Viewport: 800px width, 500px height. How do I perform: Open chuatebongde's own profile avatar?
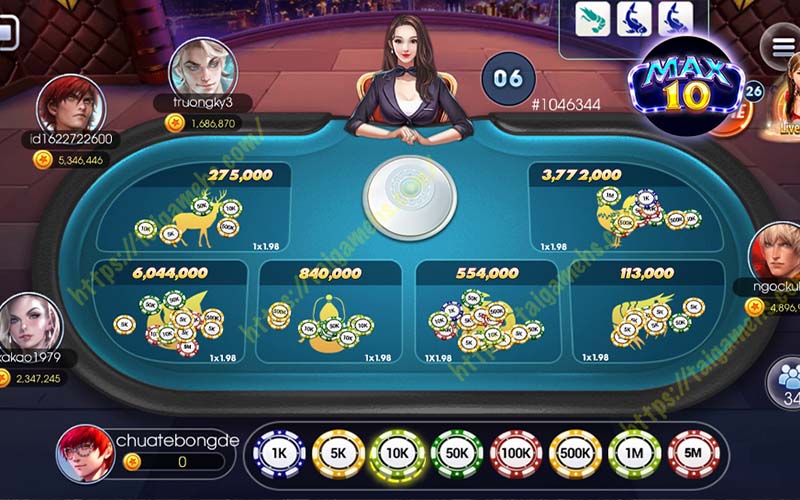click(85, 456)
